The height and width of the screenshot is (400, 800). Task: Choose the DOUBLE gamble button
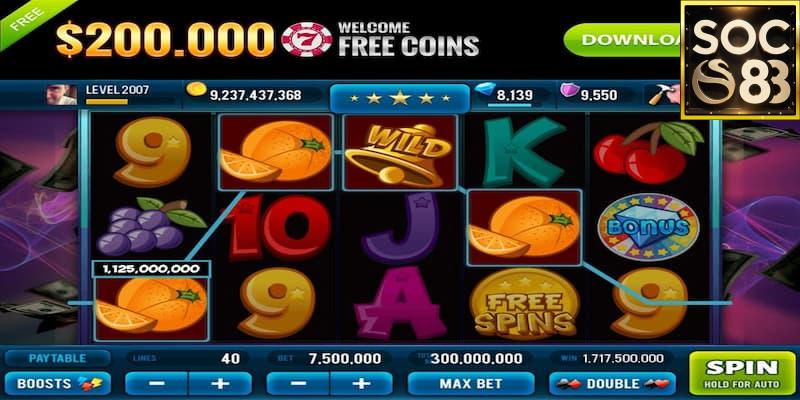pyautogui.click(x=612, y=383)
